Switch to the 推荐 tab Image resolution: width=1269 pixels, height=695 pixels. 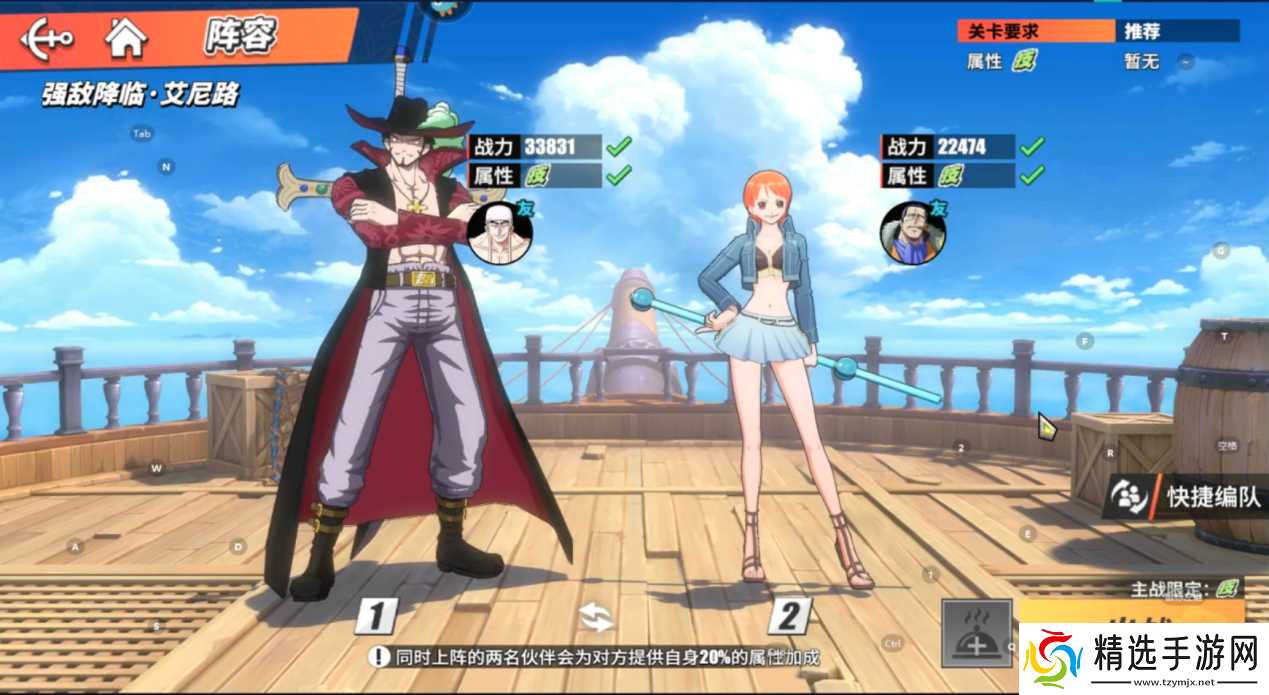pyautogui.click(x=1178, y=31)
